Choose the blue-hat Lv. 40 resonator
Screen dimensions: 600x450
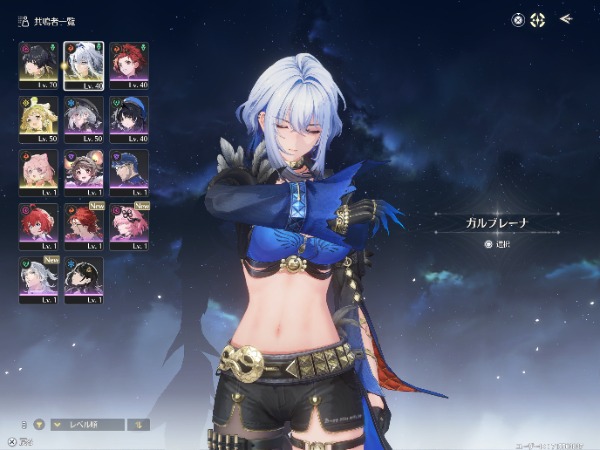tap(129, 119)
